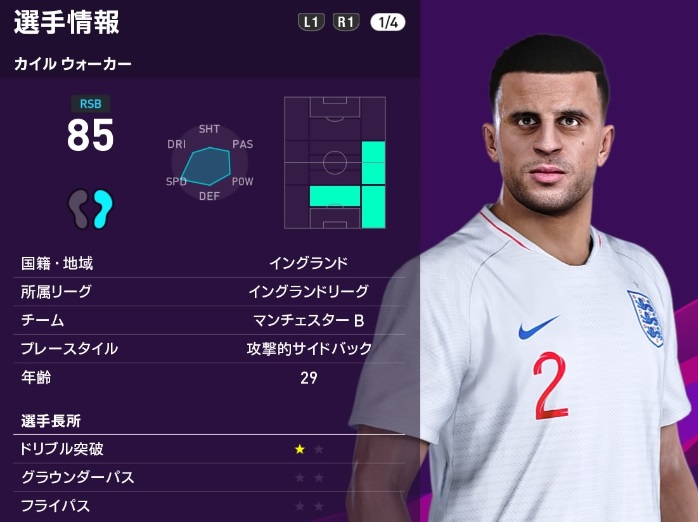
Task: Click the 1/4 page indicator
Action: tap(388, 21)
